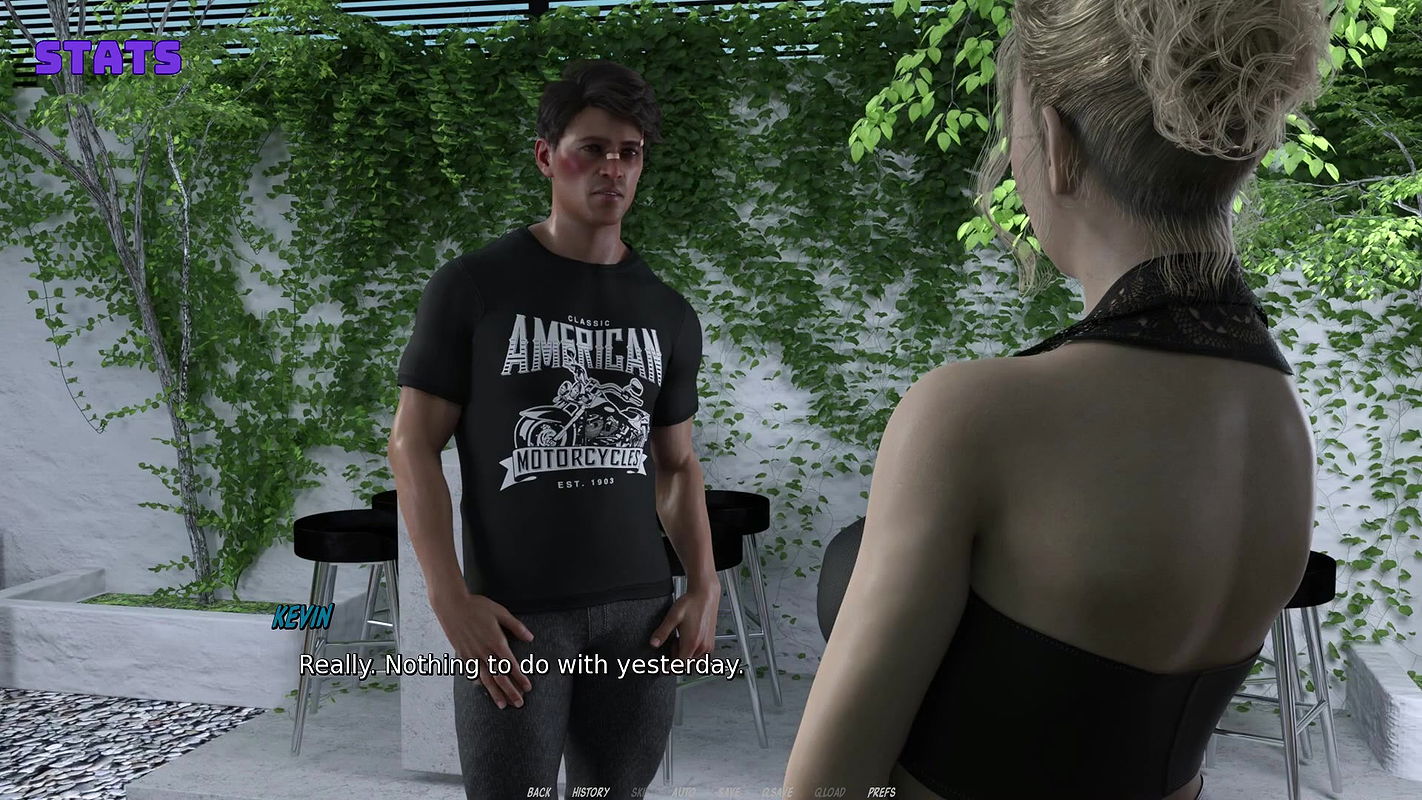Restore last quick save via QLOAD
The width and height of the screenshot is (1422, 800).
(x=830, y=792)
